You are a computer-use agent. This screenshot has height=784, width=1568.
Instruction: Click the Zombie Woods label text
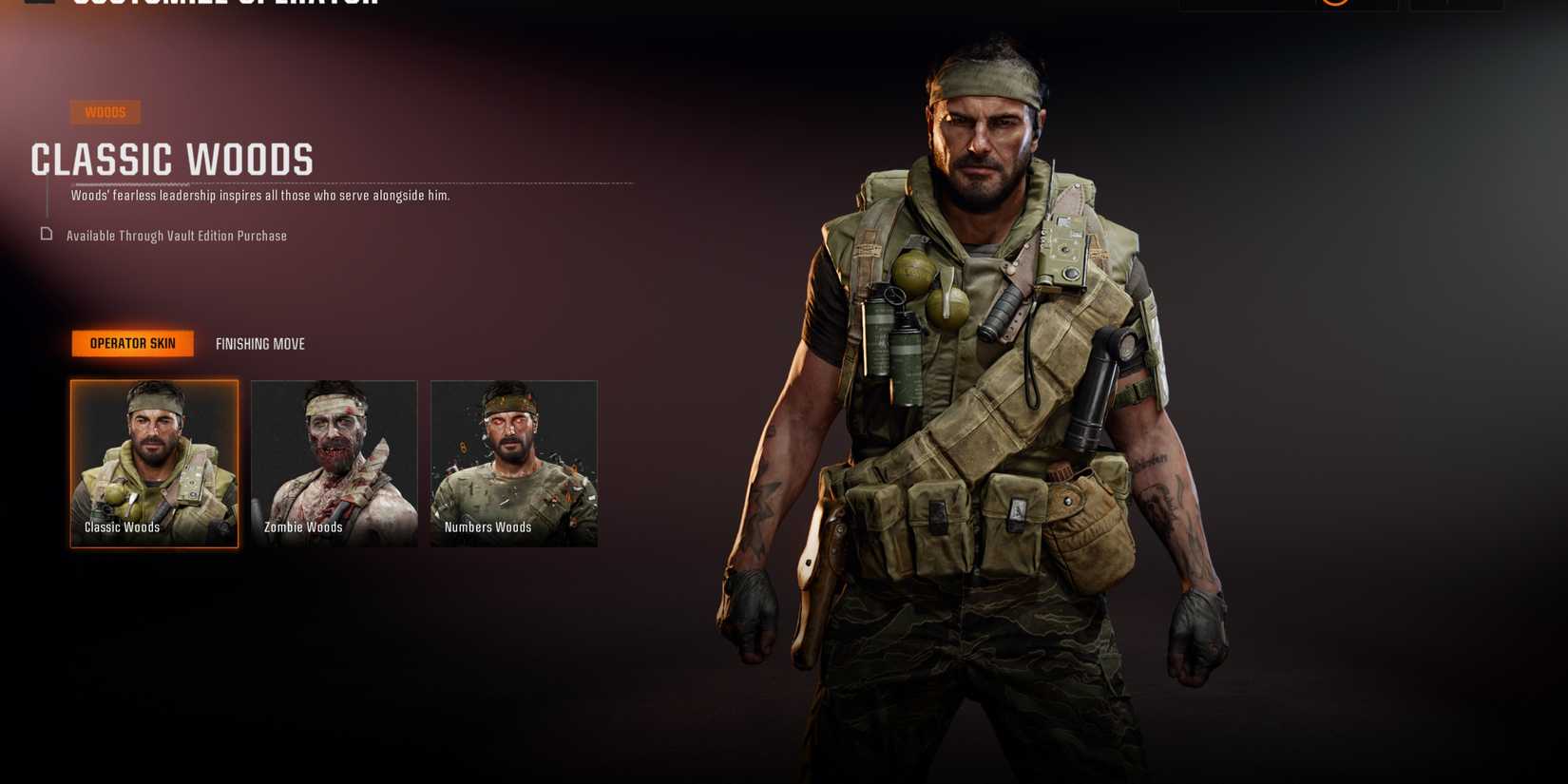(x=303, y=526)
